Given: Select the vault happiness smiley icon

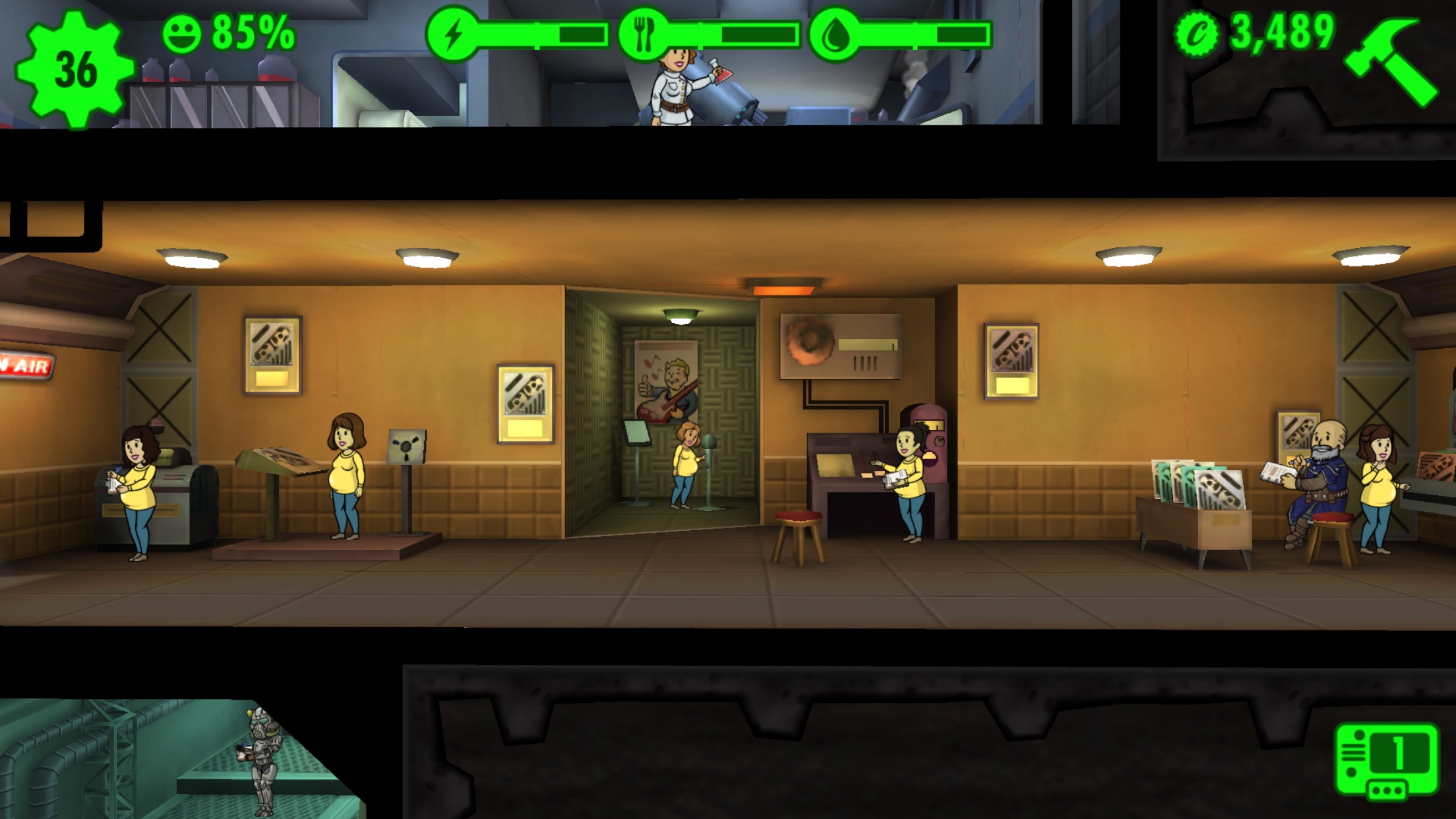Looking at the screenshot, I should (181, 34).
